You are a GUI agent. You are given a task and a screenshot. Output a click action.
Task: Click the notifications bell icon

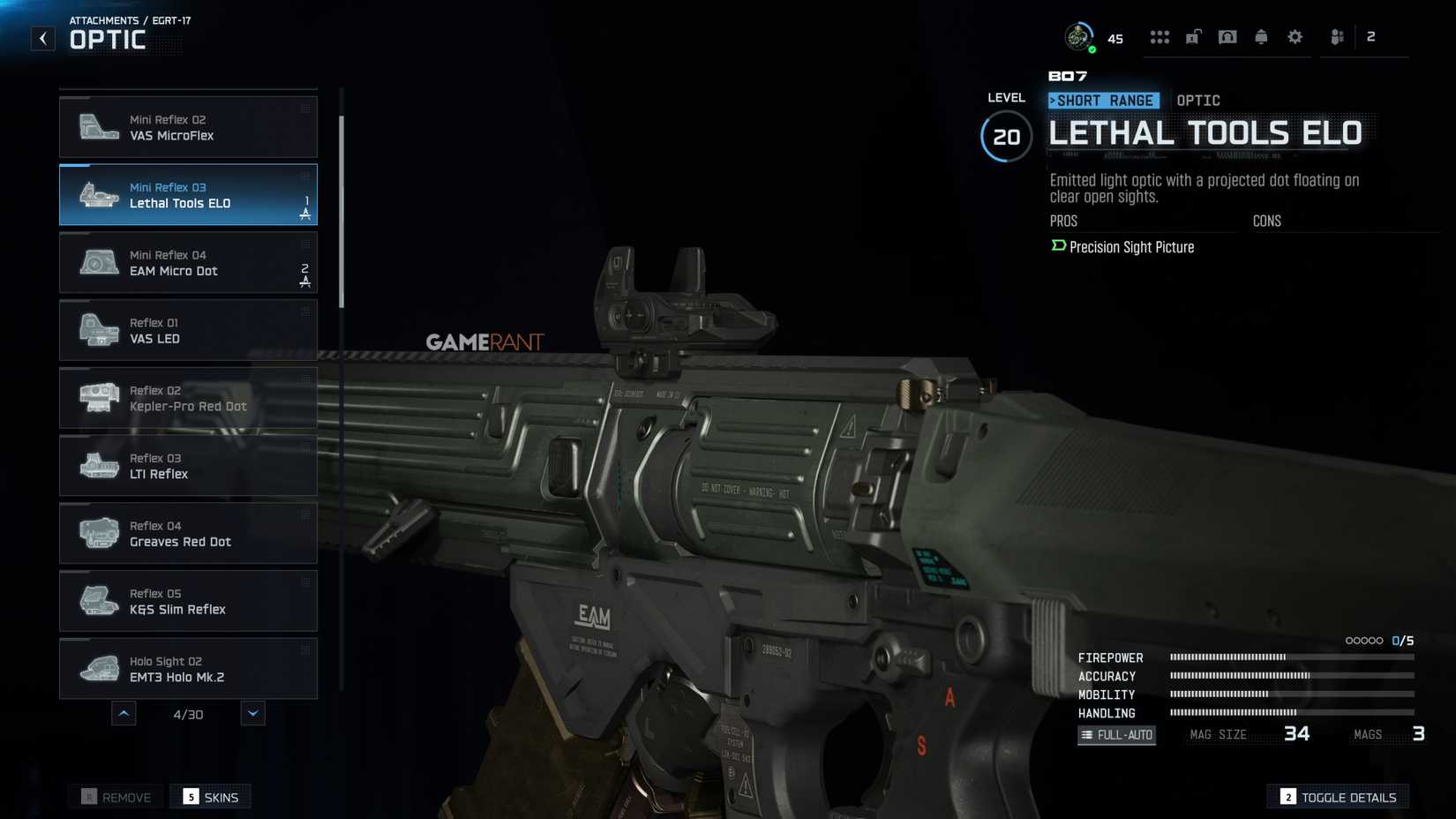point(1260,36)
